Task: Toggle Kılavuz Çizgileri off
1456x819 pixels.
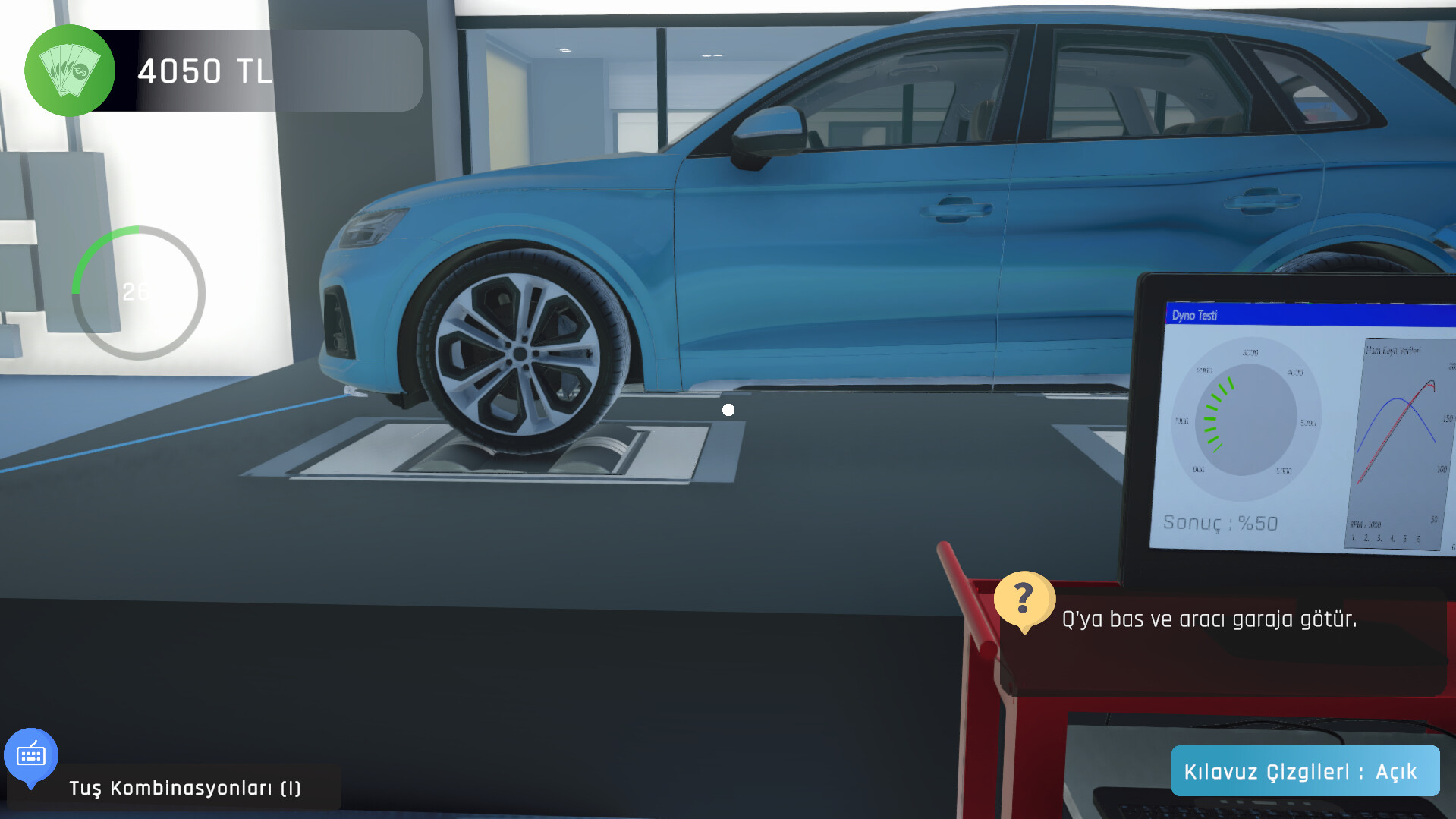Action: [1305, 770]
